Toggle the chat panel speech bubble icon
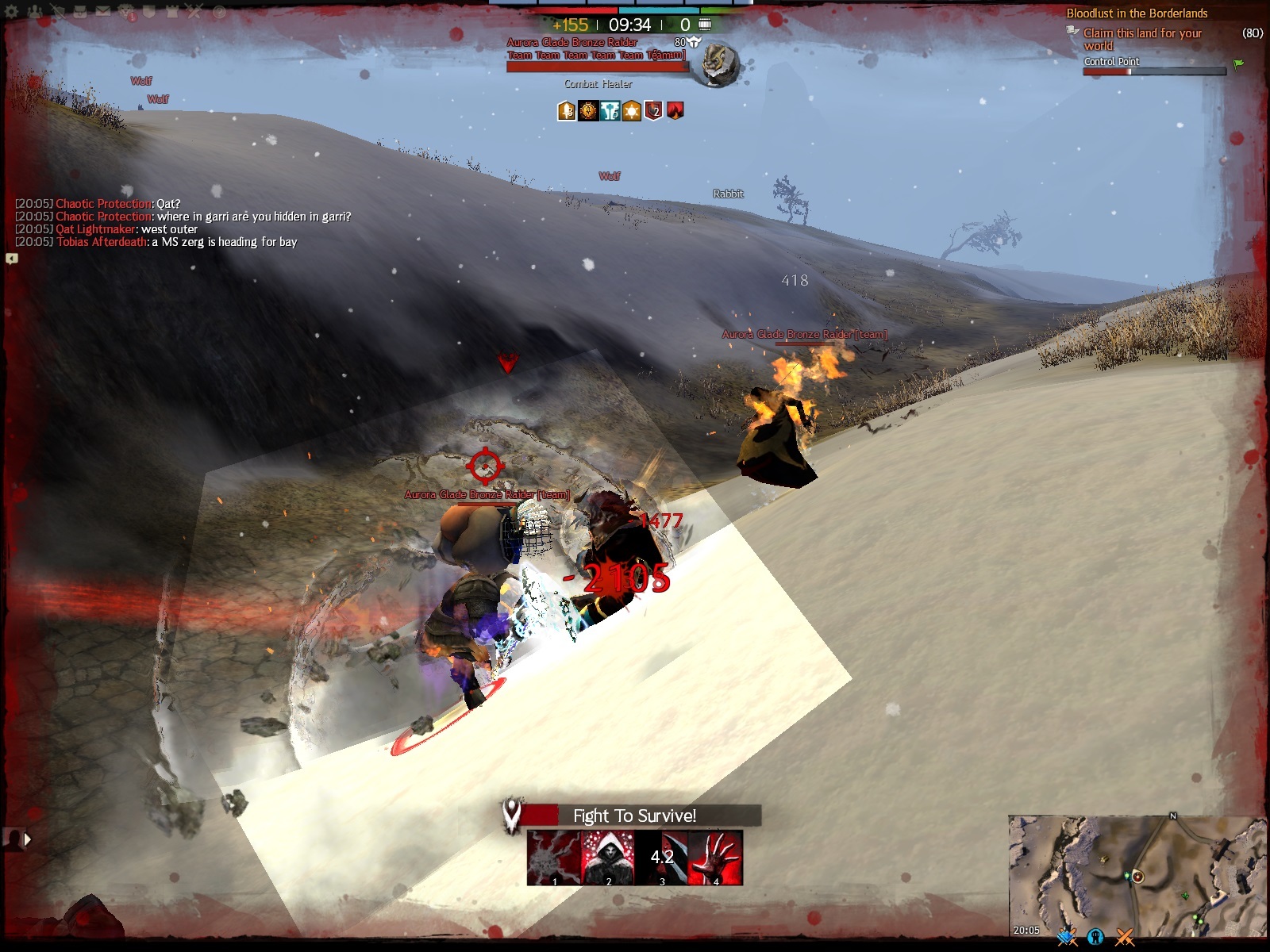Screen dimensions: 1270x952 12,259
